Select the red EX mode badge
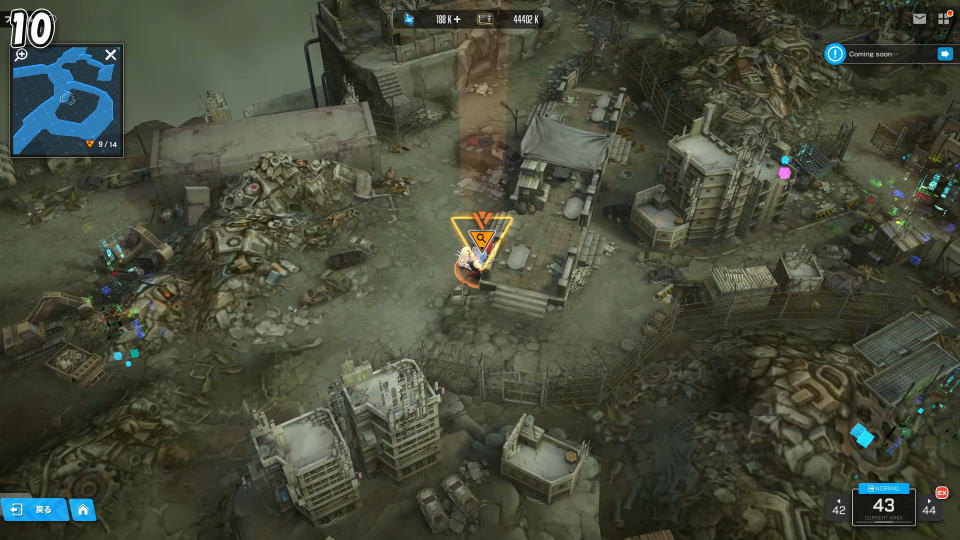The width and height of the screenshot is (960, 540). (941, 491)
